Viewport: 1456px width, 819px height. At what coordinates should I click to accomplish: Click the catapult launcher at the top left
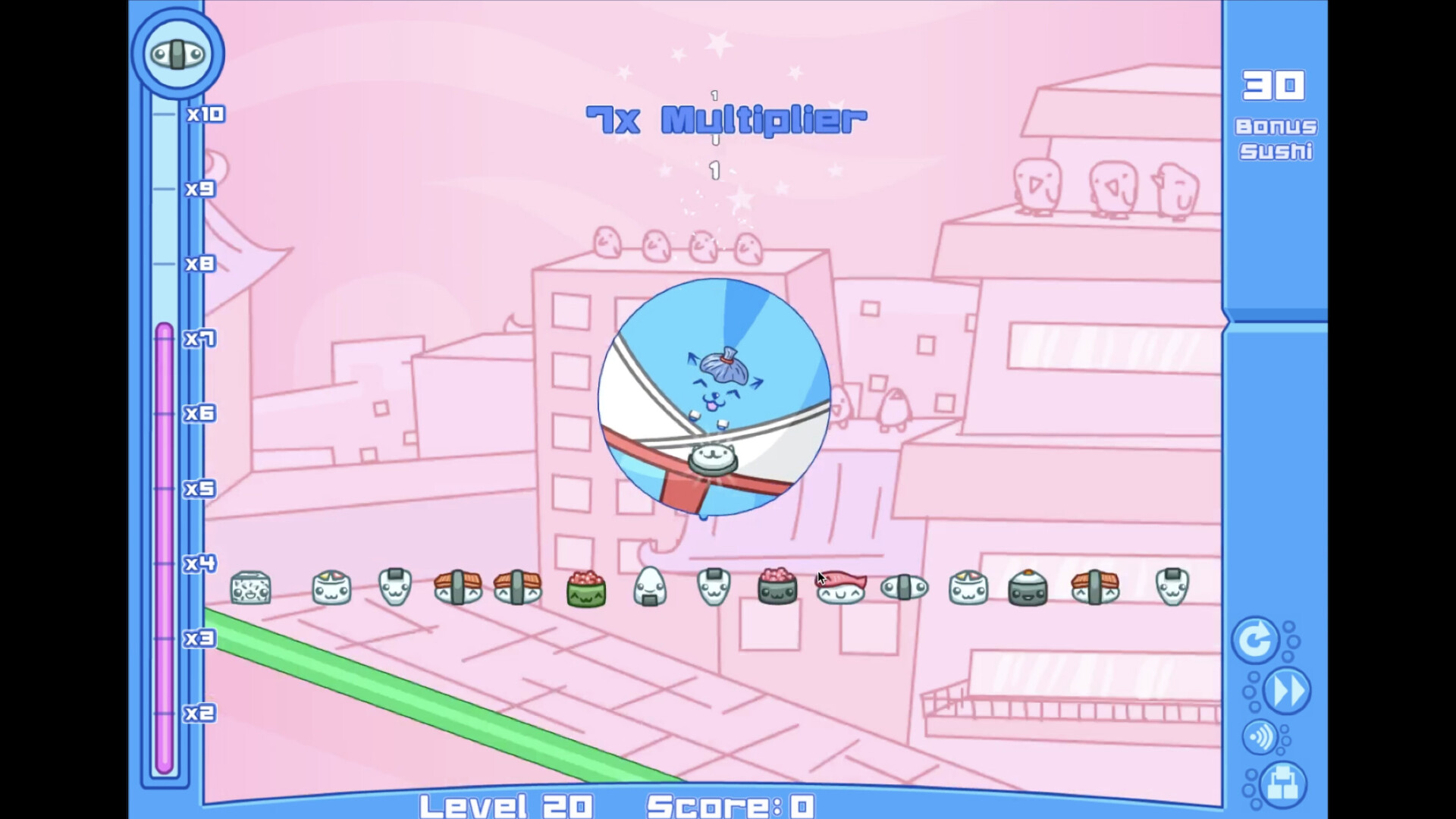coord(177,52)
